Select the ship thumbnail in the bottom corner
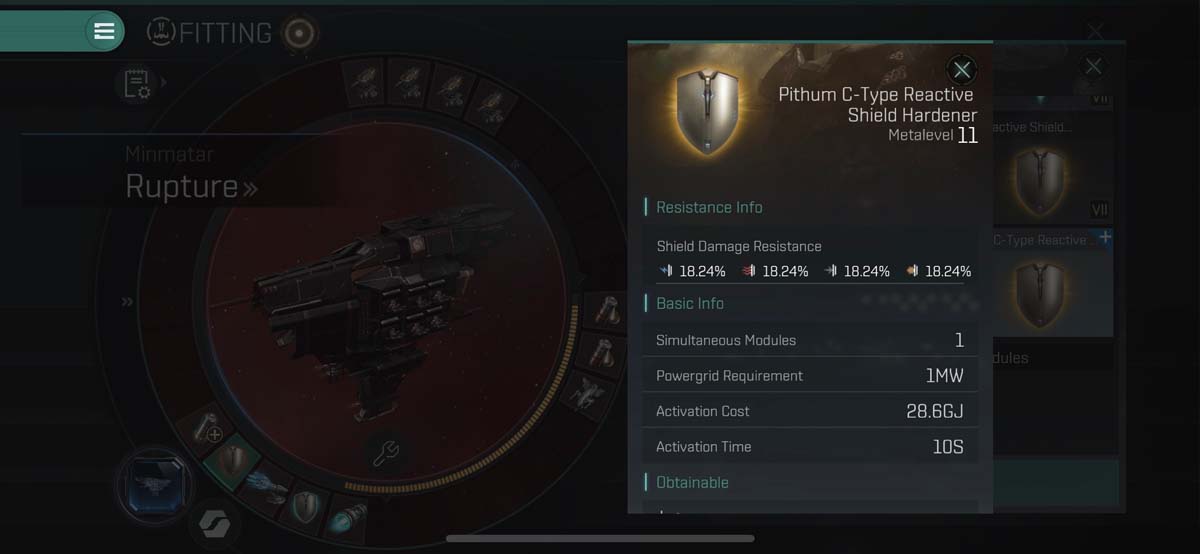 [x=155, y=488]
